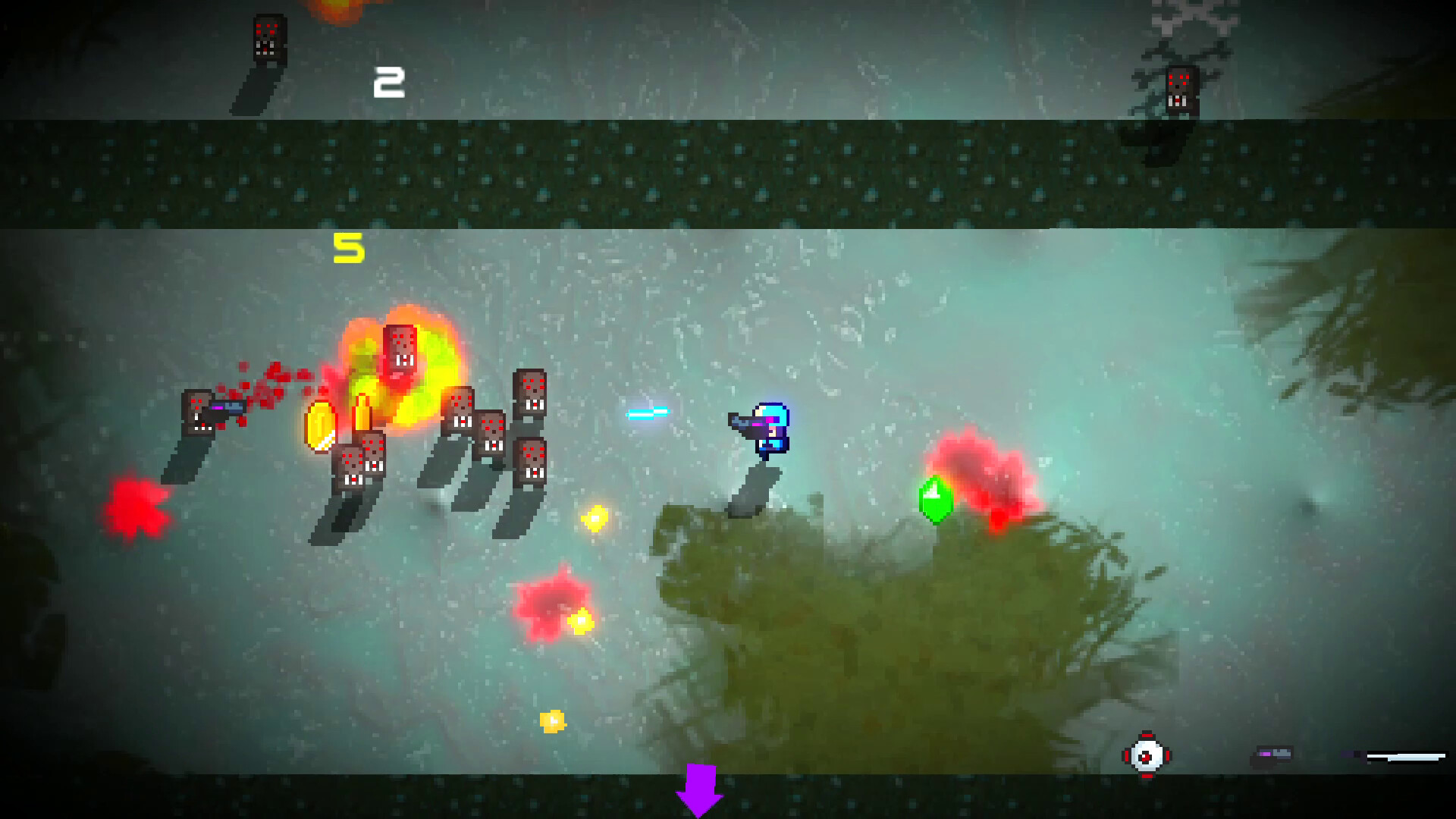Click the small yellow orb pickup near center
The image size is (1456, 819).
click(595, 519)
